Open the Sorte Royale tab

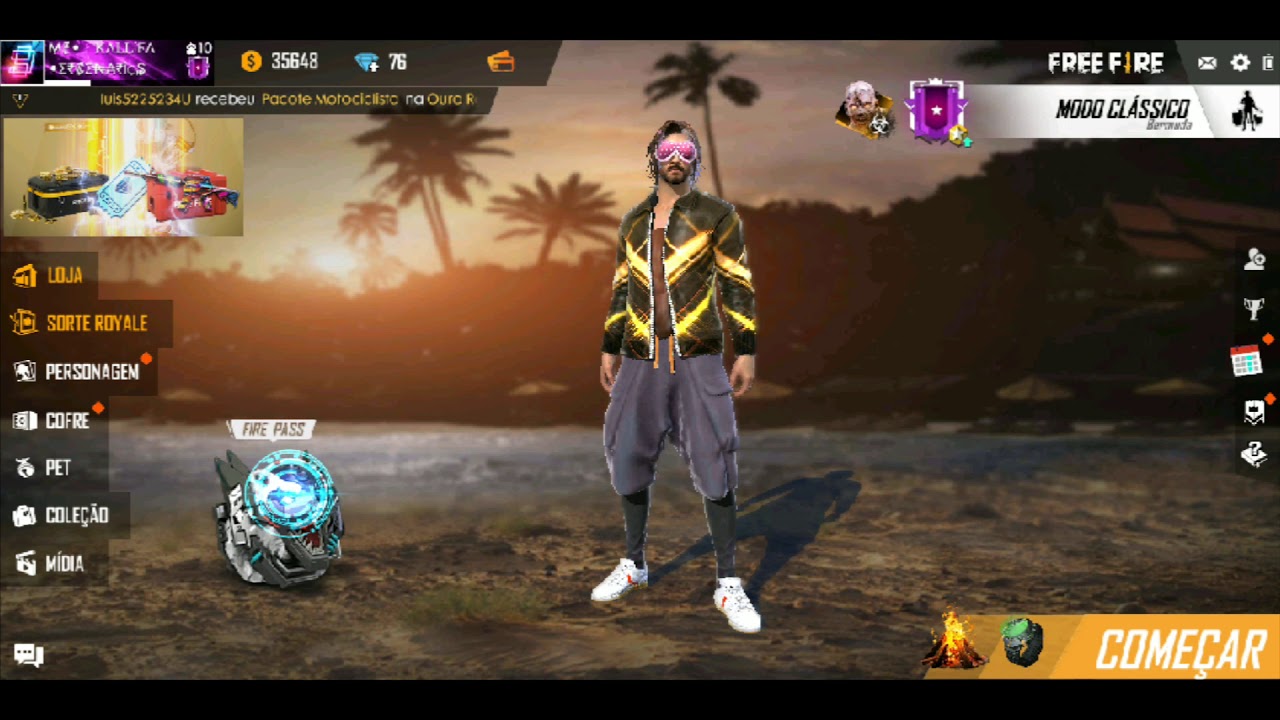click(x=91, y=323)
